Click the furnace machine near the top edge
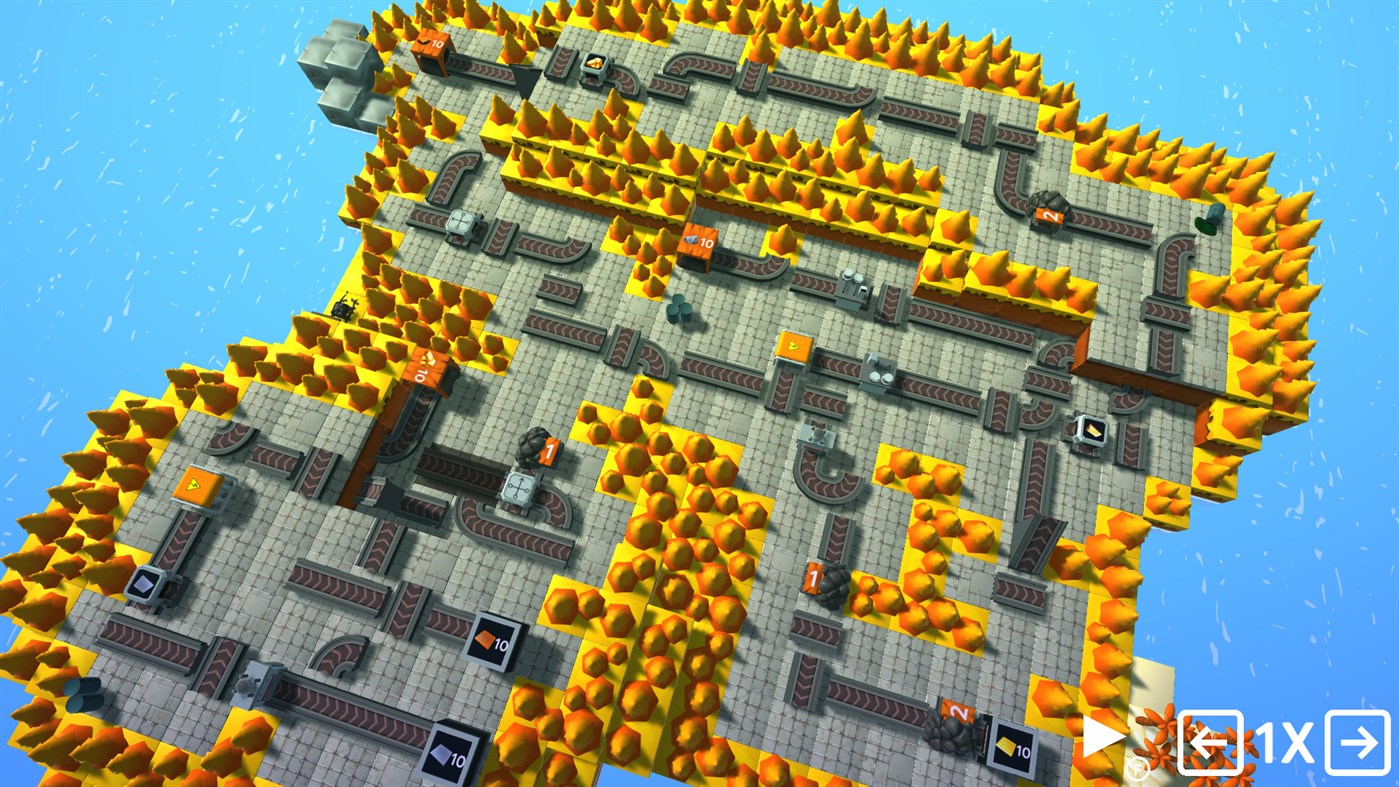This screenshot has width=1399, height=787. click(597, 66)
